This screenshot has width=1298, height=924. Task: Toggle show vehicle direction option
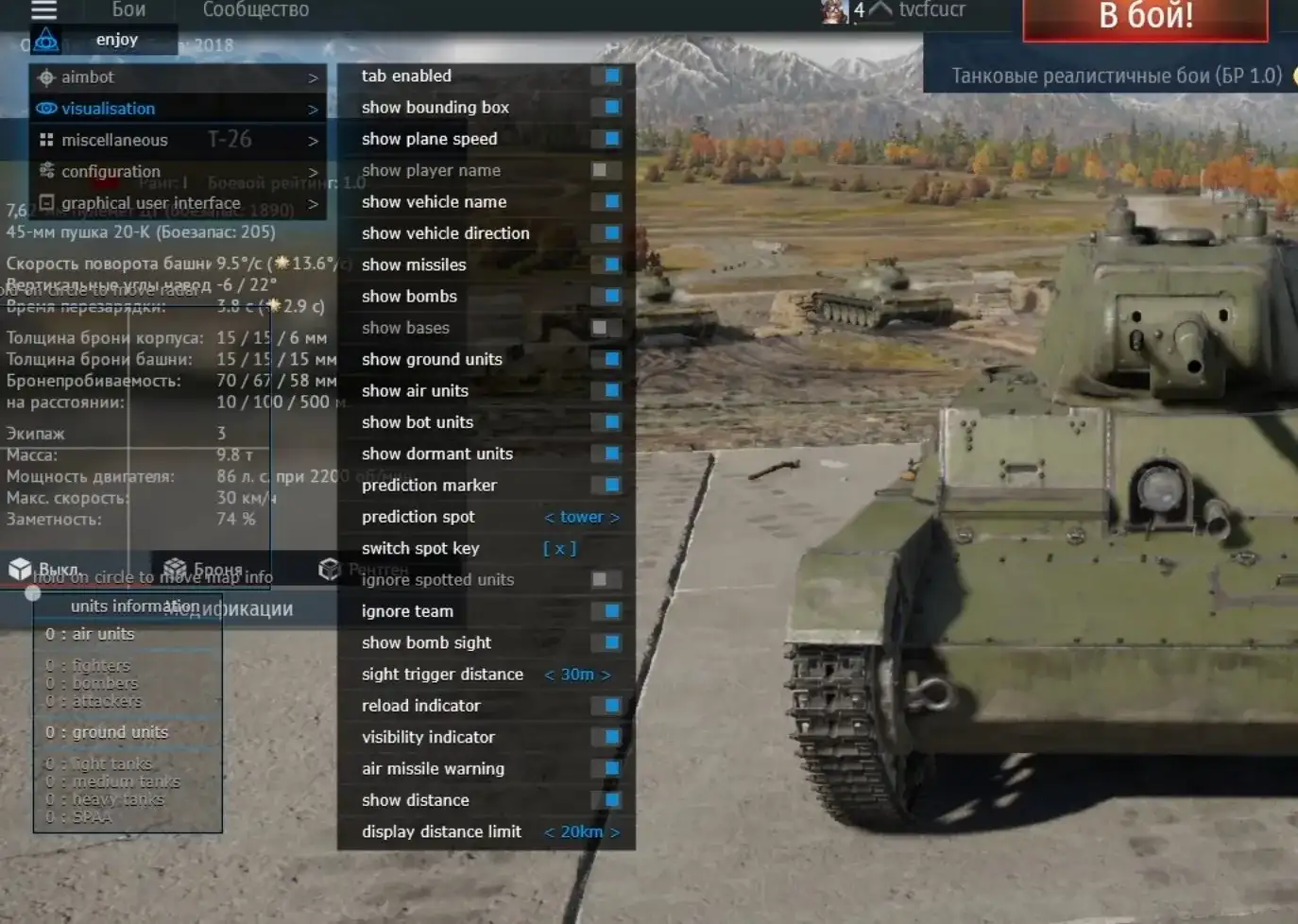click(x=611, y=233)
